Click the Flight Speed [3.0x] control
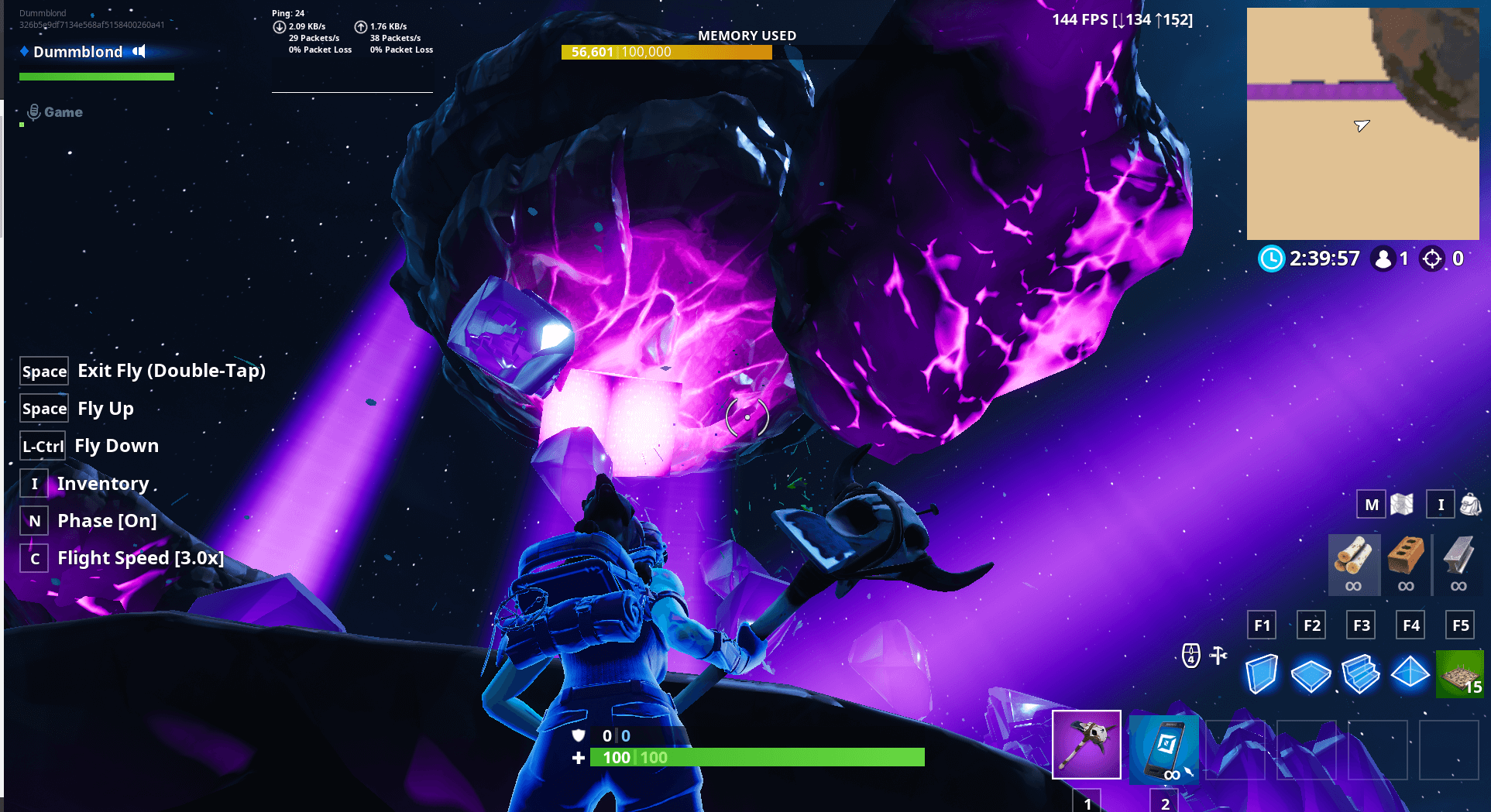 (141, 557)
